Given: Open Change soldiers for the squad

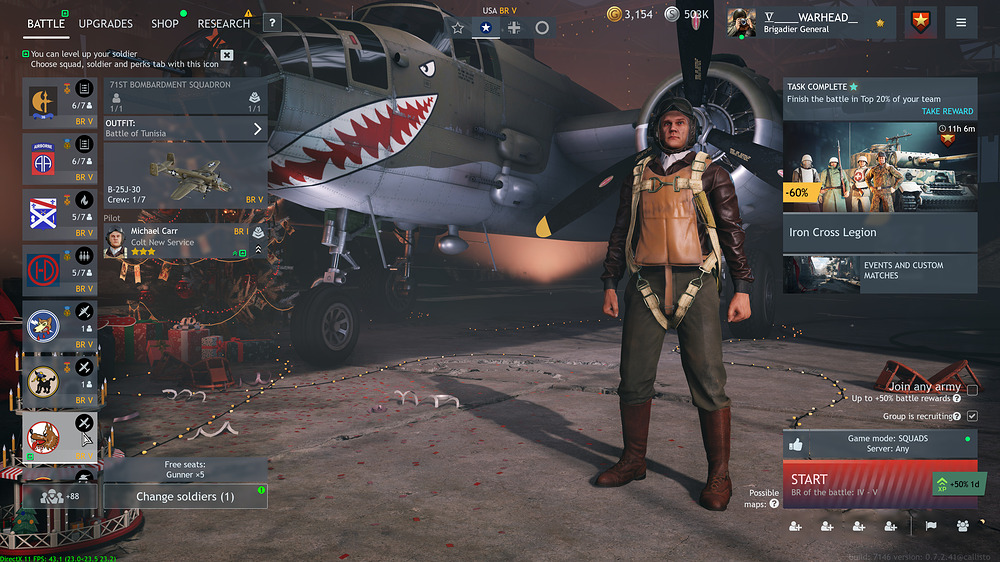Looking at the screenshot, I should 185,496.
